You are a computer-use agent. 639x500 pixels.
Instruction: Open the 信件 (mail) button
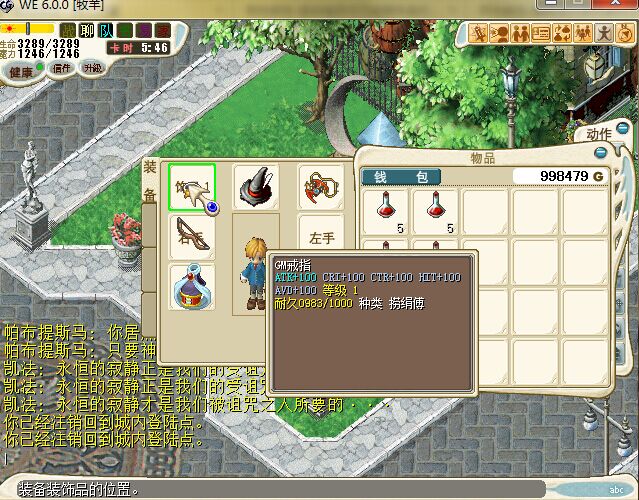point(62,69)
